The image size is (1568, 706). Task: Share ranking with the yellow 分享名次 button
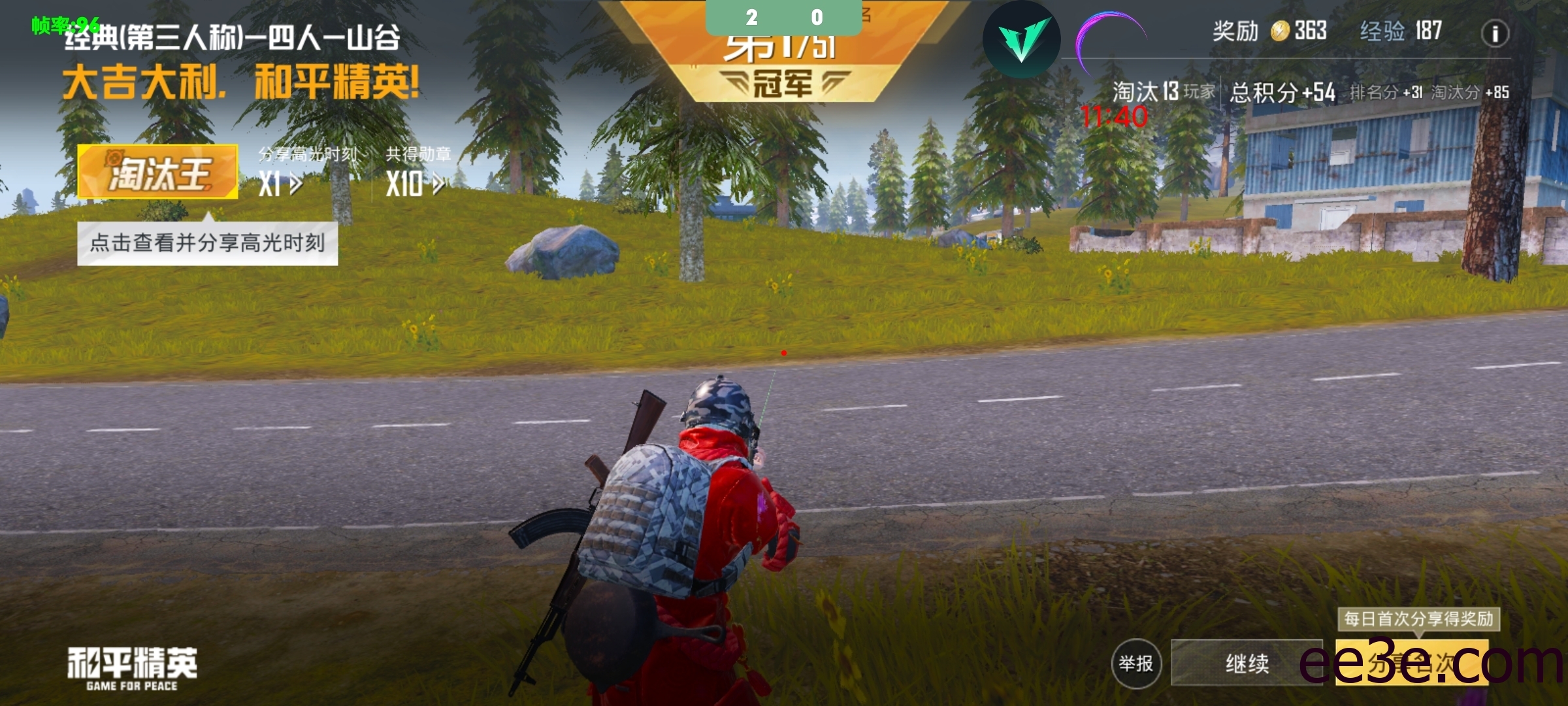[1411, 664]
